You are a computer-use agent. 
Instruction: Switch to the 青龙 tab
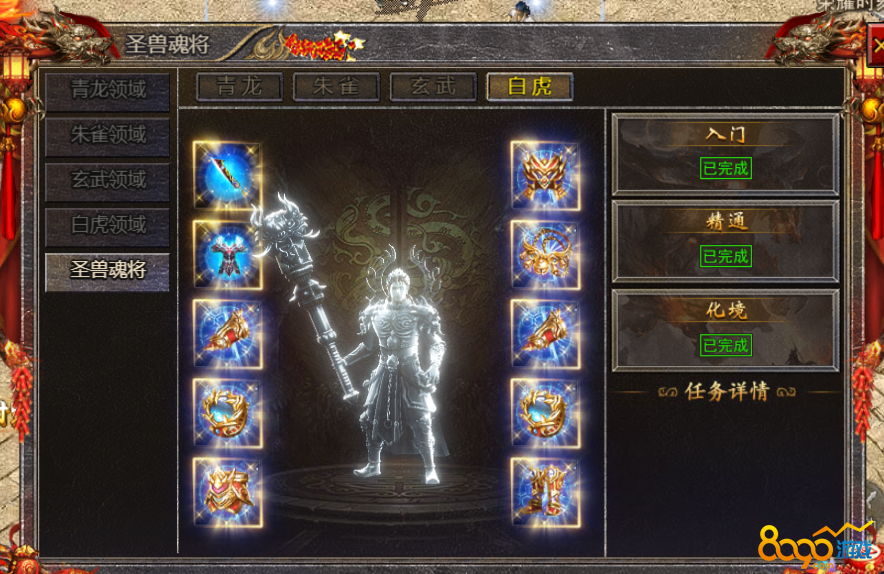239,86
